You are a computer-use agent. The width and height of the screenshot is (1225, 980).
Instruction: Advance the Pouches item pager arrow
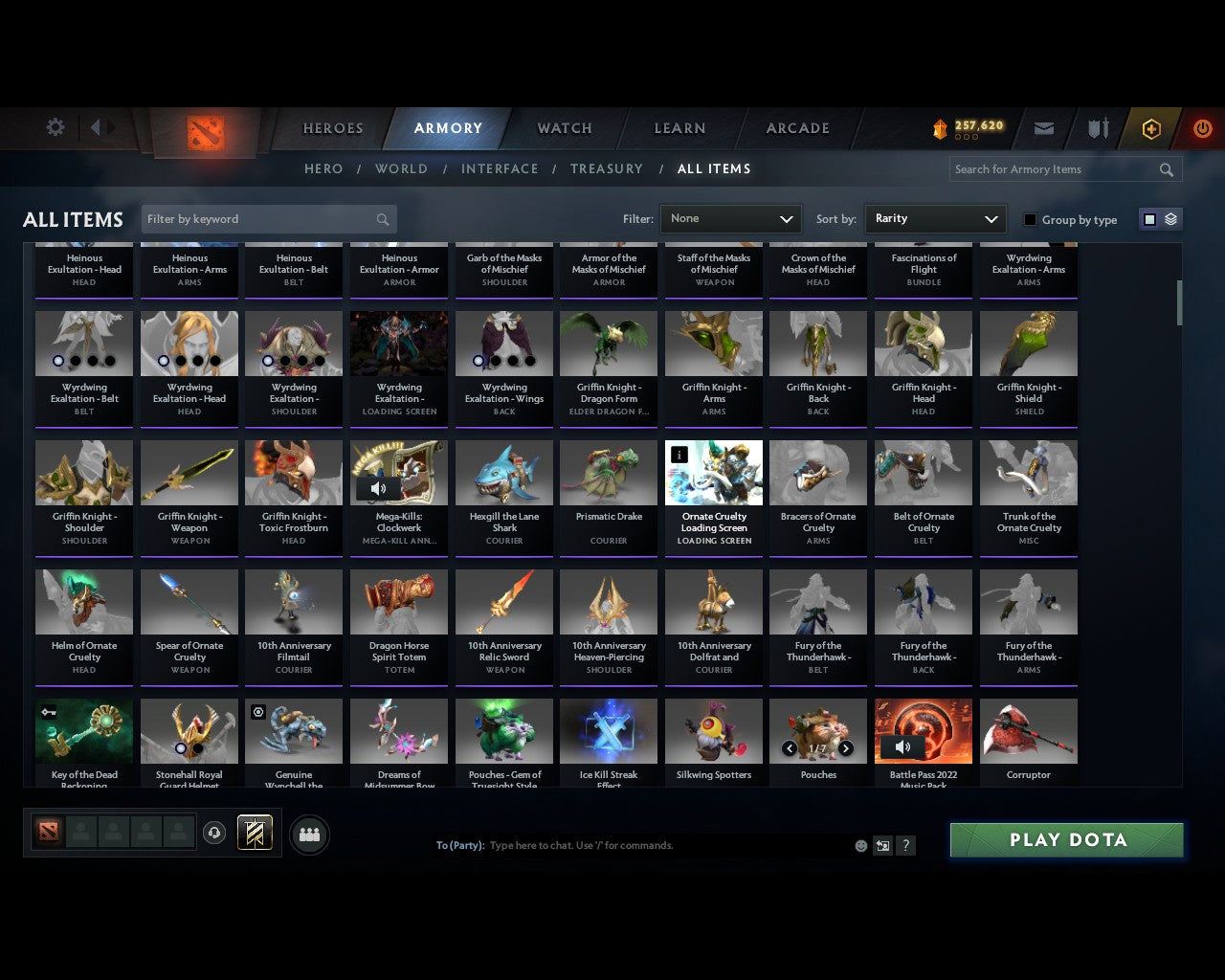(x=848, y=749)
